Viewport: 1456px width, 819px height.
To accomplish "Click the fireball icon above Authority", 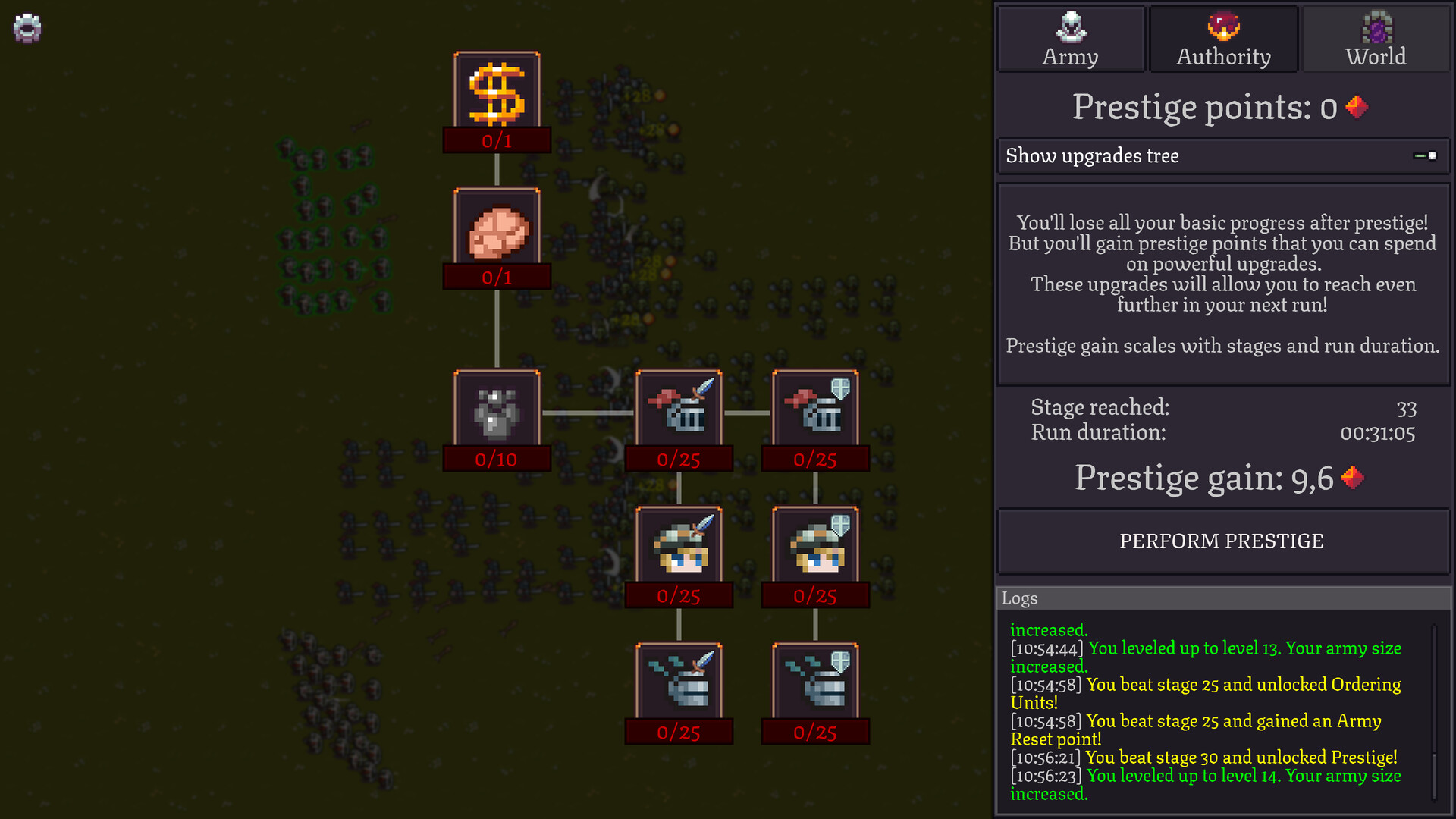I will pos(1222,27).
